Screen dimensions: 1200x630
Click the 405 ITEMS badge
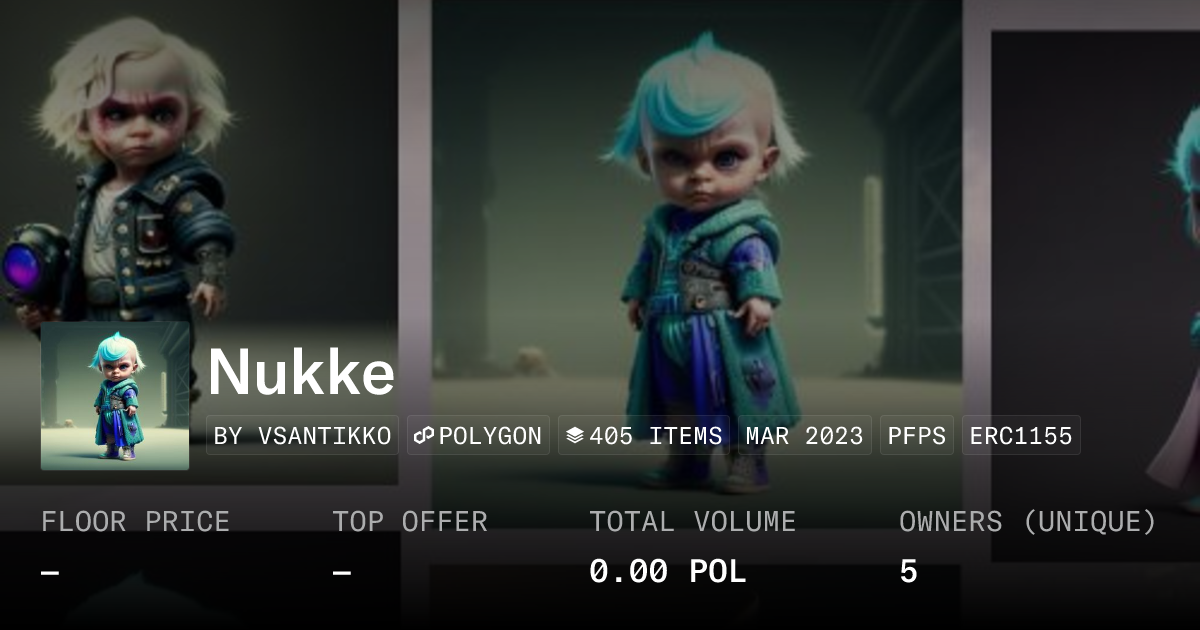click(x=644, y=436)
